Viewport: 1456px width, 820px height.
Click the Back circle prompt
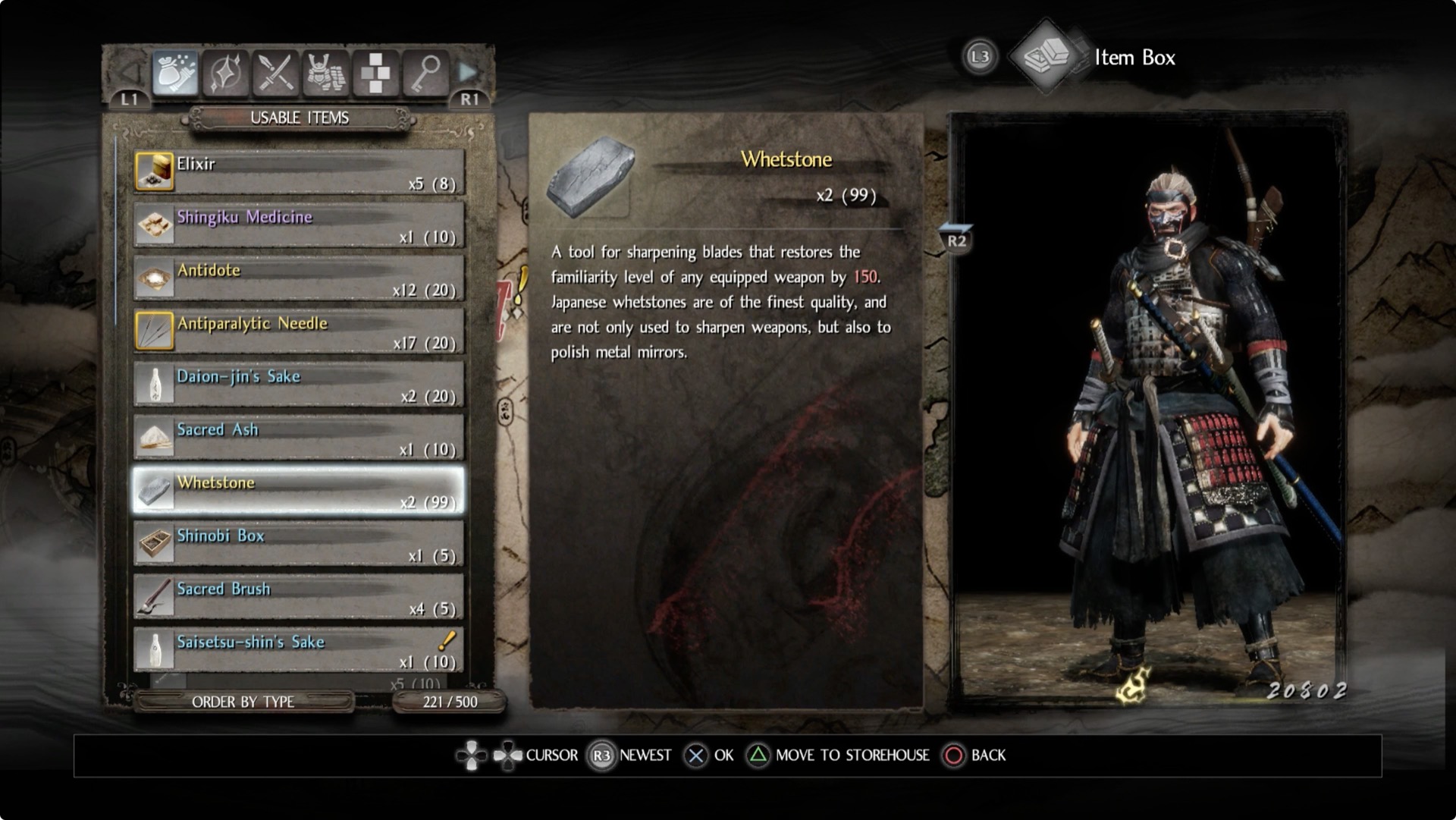point(954,755)
